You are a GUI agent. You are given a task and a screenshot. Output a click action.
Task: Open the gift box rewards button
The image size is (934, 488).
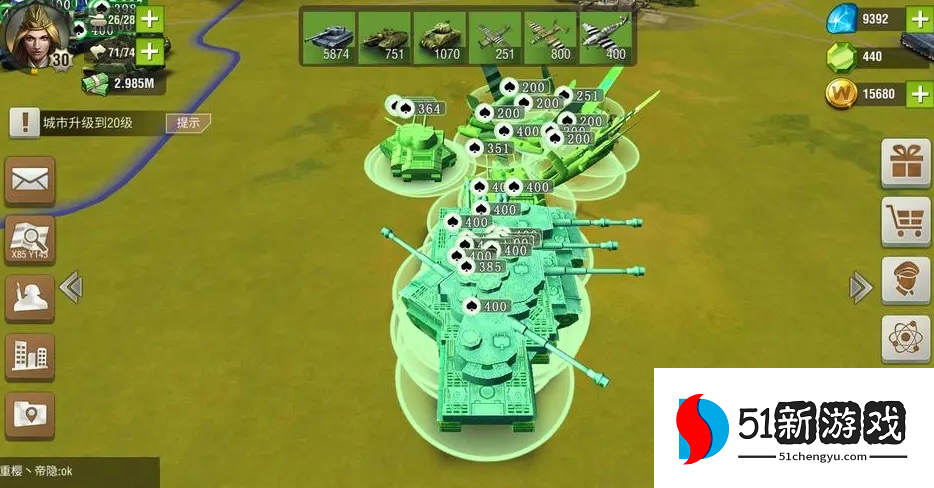pos(905,163)
